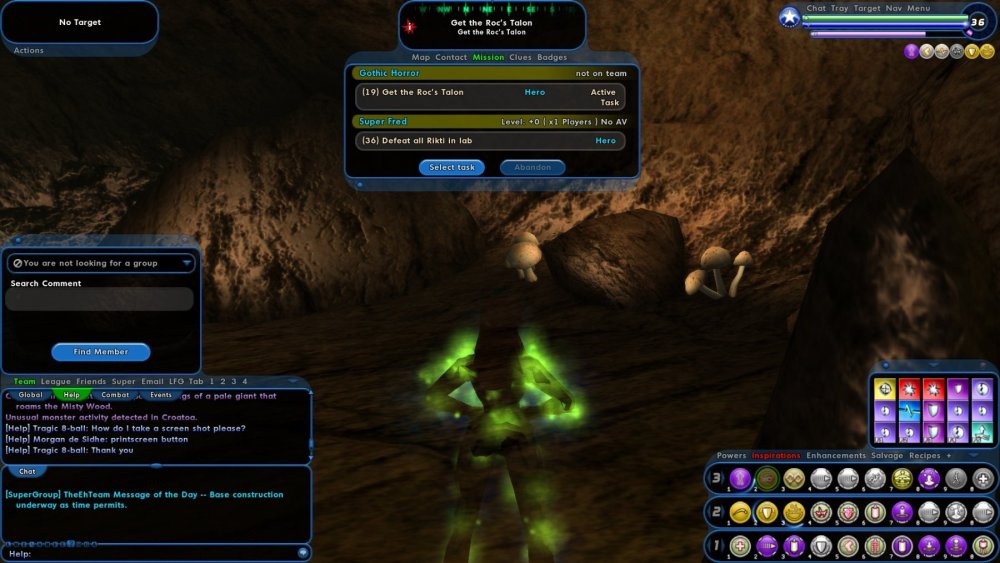The width and height of the screenshot is (1000, 563).
Task: Abandon the selected mission
Action: tap(532, 167)
